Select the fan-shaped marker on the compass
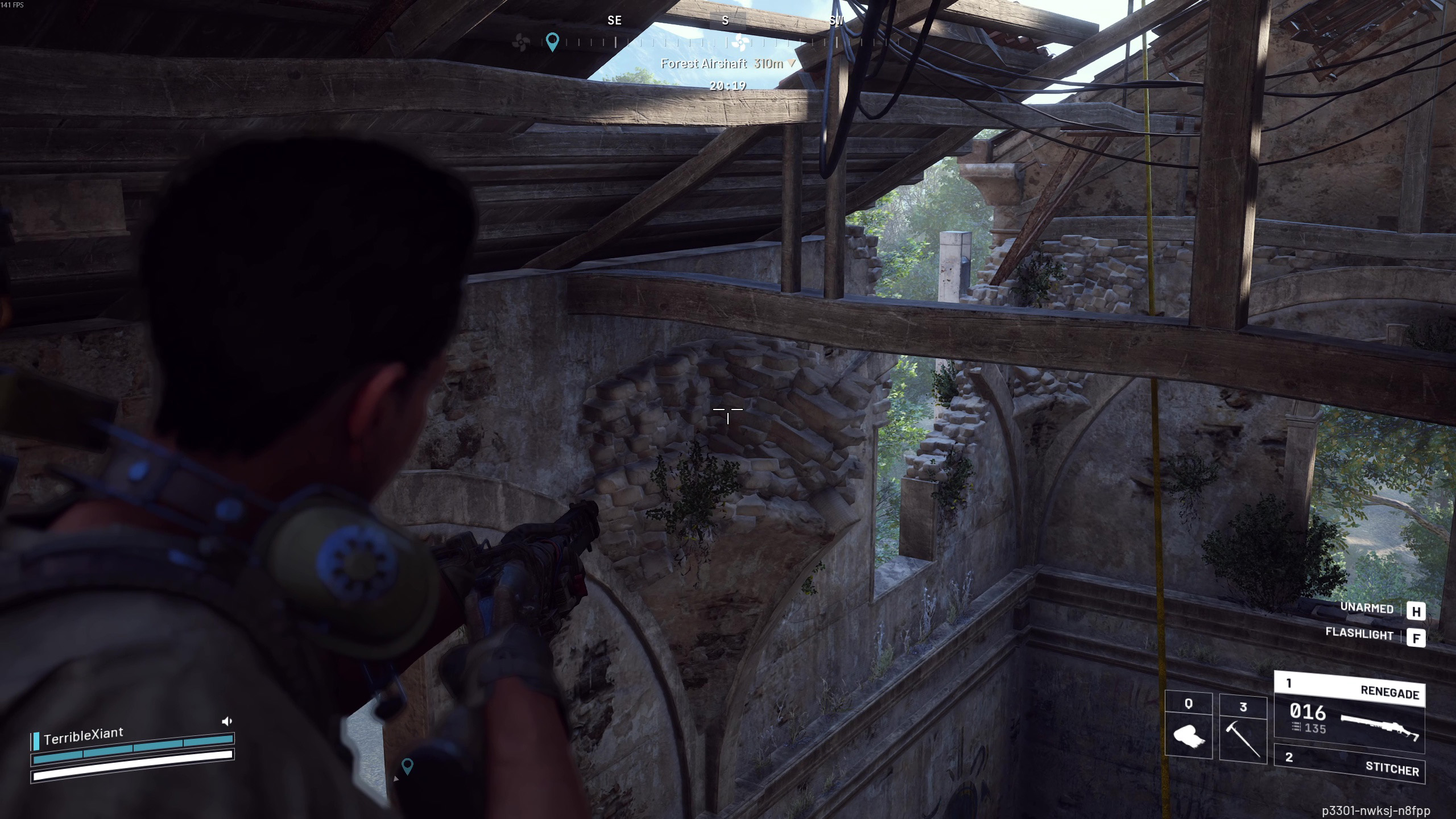Viewport: 1456px width, 819px height. pyautogui.click(x=739, y=42)
